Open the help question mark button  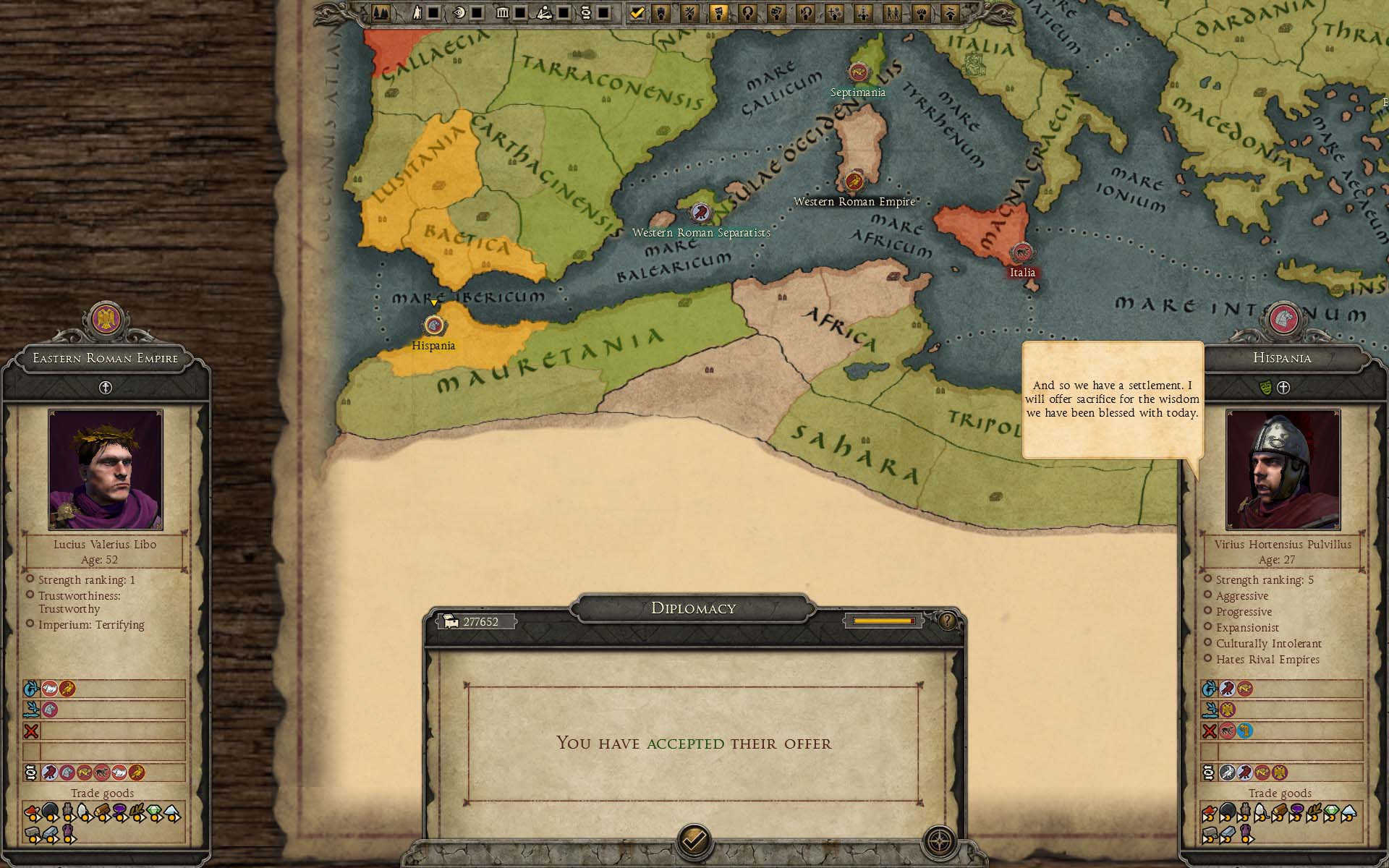pyautogui.click(x=947, y=621)
